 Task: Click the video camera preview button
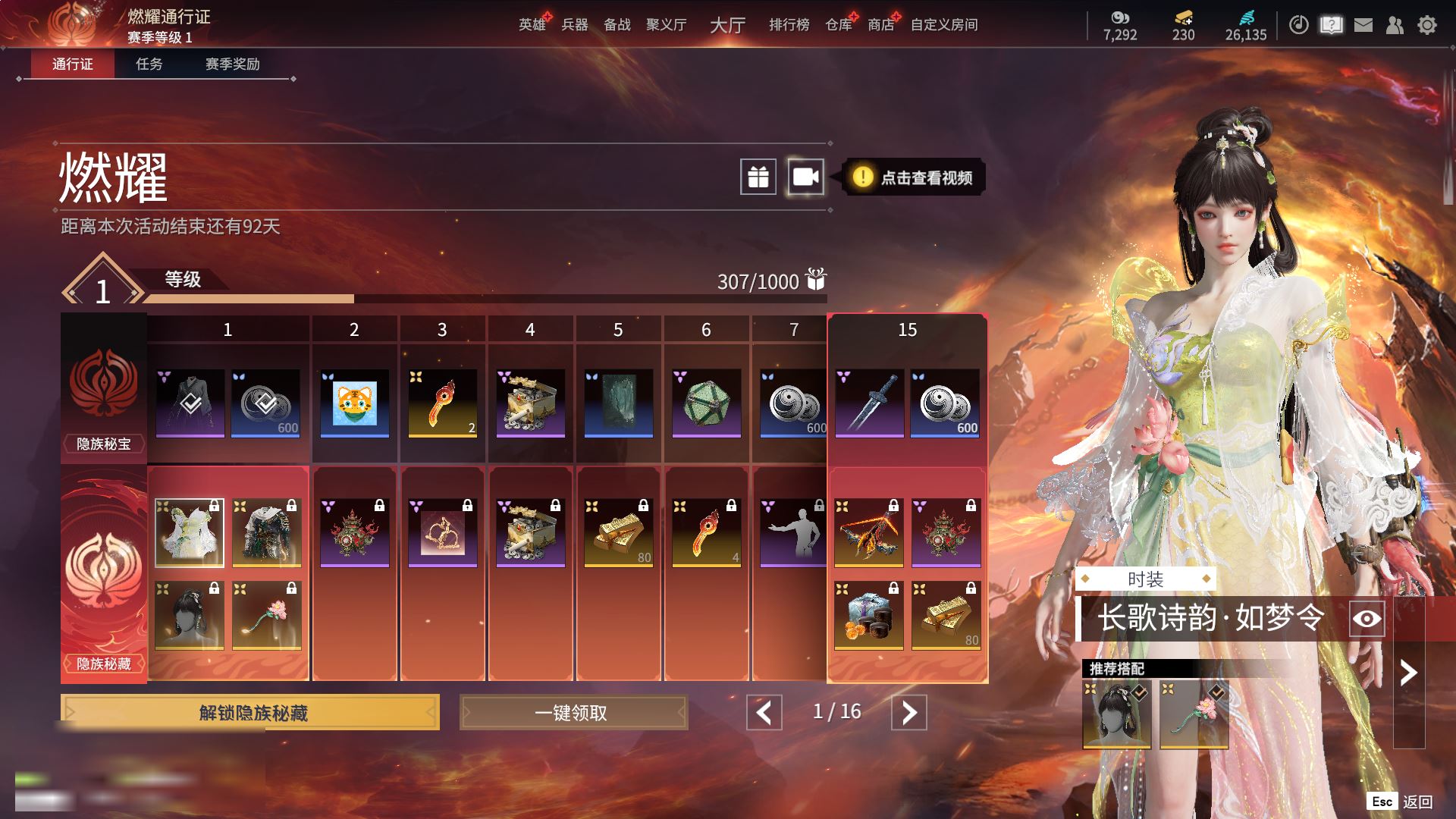coord(805,177)
